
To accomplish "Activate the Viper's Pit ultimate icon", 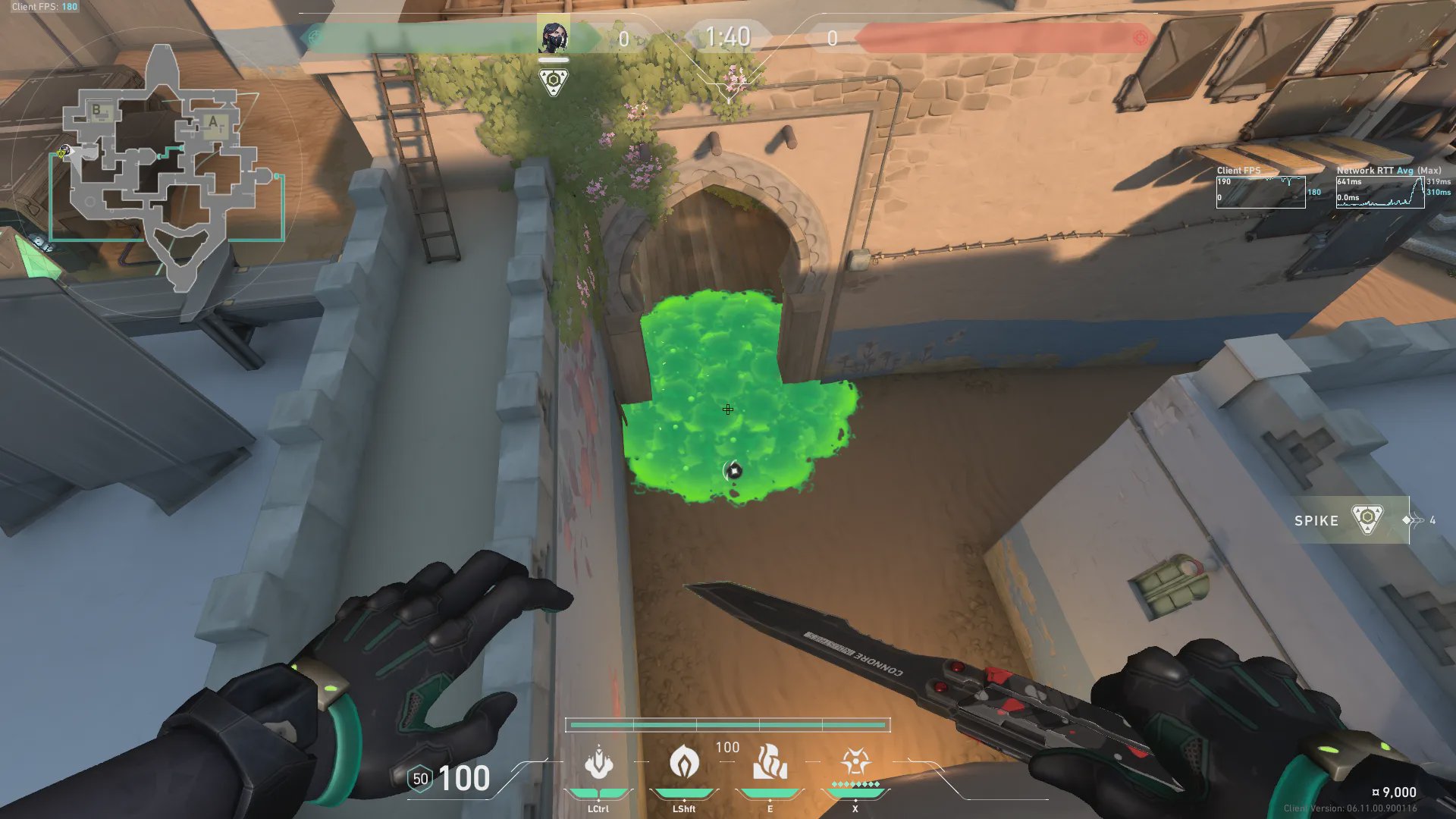I will (855, 762).
